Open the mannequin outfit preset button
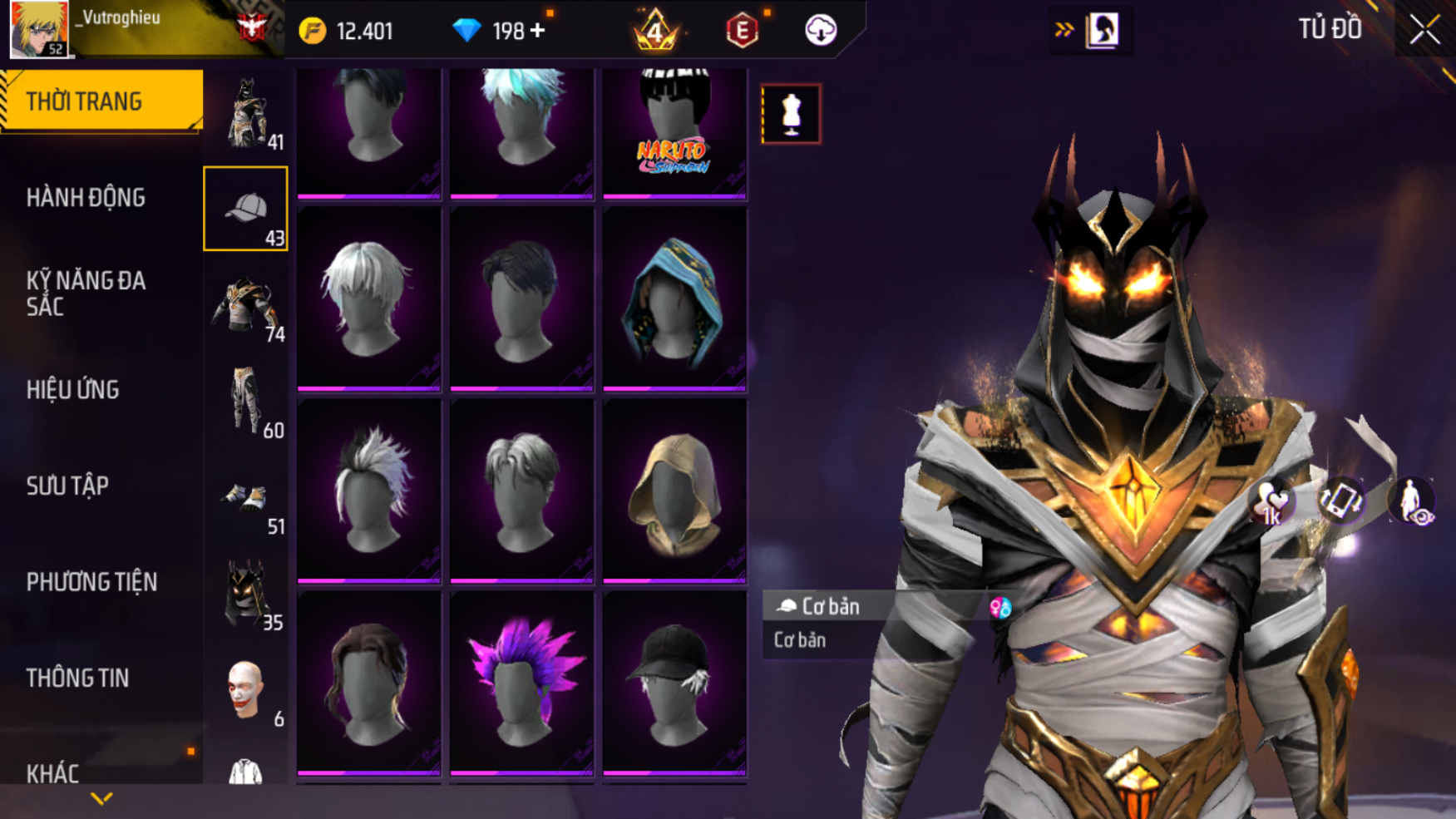 pyautogui.click(x=791, y=114)
